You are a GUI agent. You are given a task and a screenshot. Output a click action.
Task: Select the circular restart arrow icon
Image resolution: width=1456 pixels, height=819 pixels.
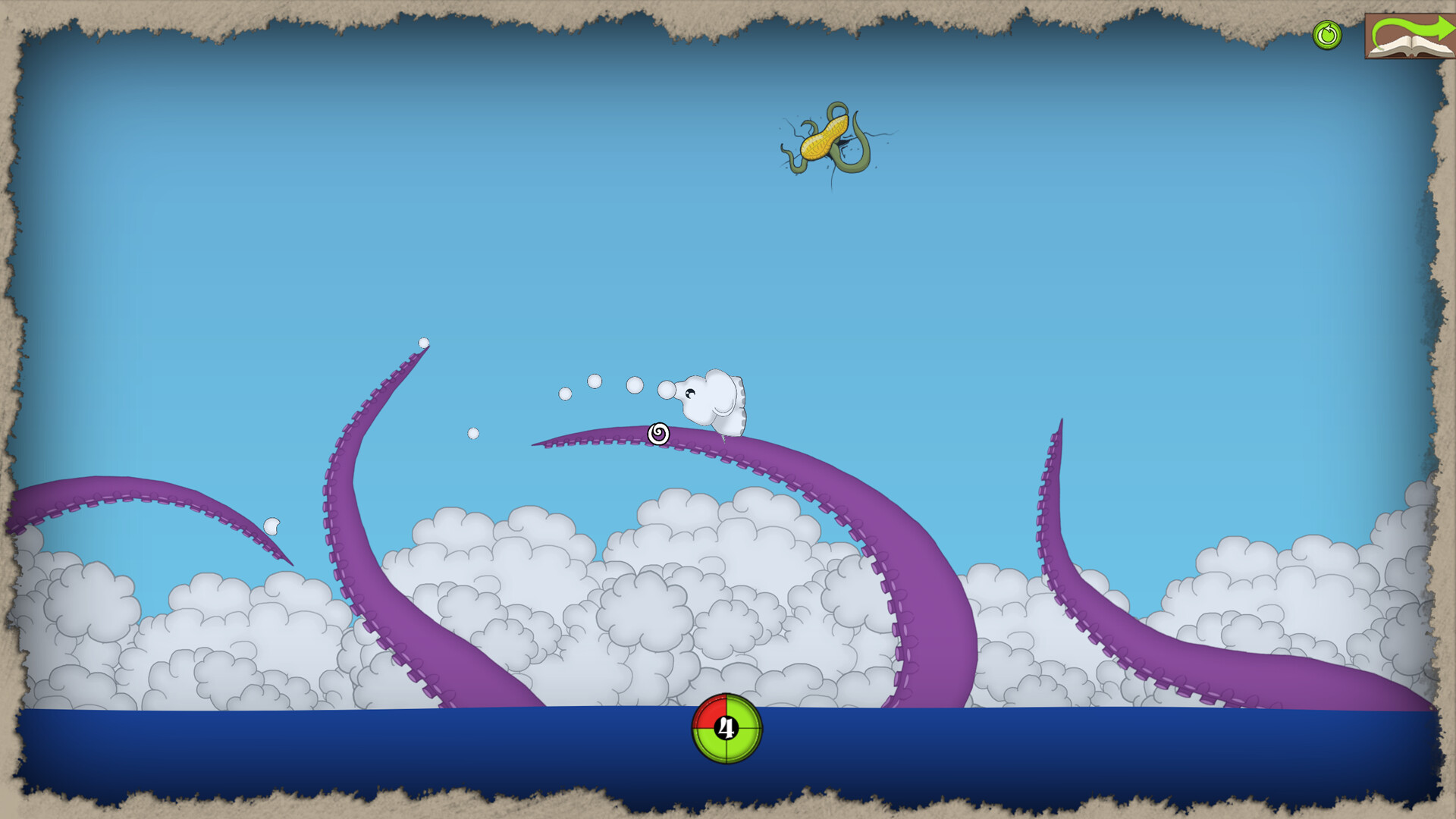coord(1326,33)
